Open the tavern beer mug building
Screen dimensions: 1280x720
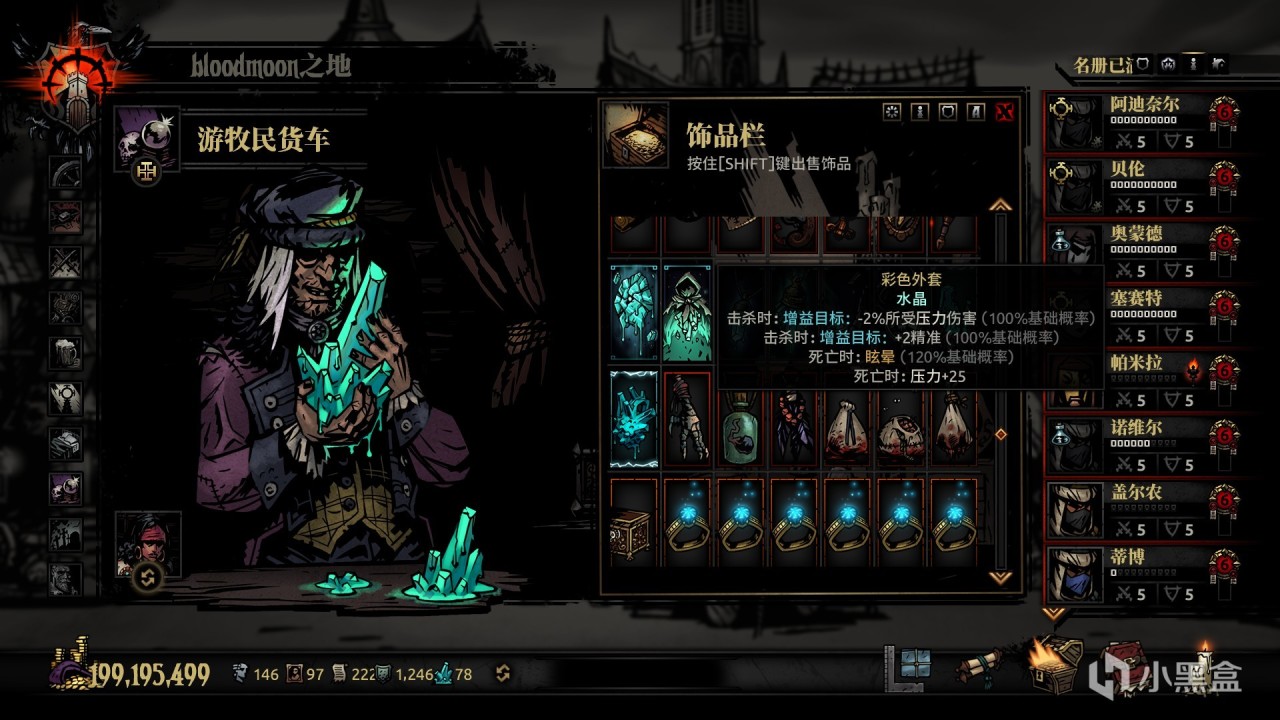click(x=67, y=352)
